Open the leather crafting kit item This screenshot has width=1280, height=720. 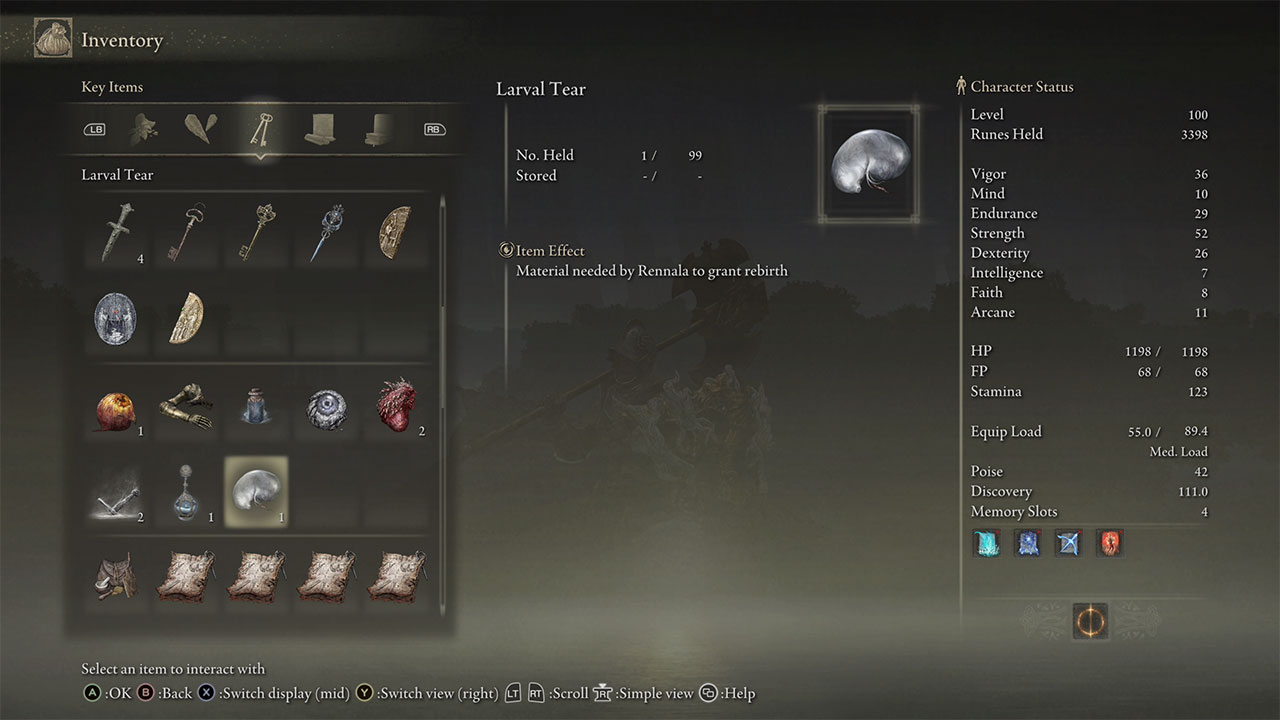117,576
